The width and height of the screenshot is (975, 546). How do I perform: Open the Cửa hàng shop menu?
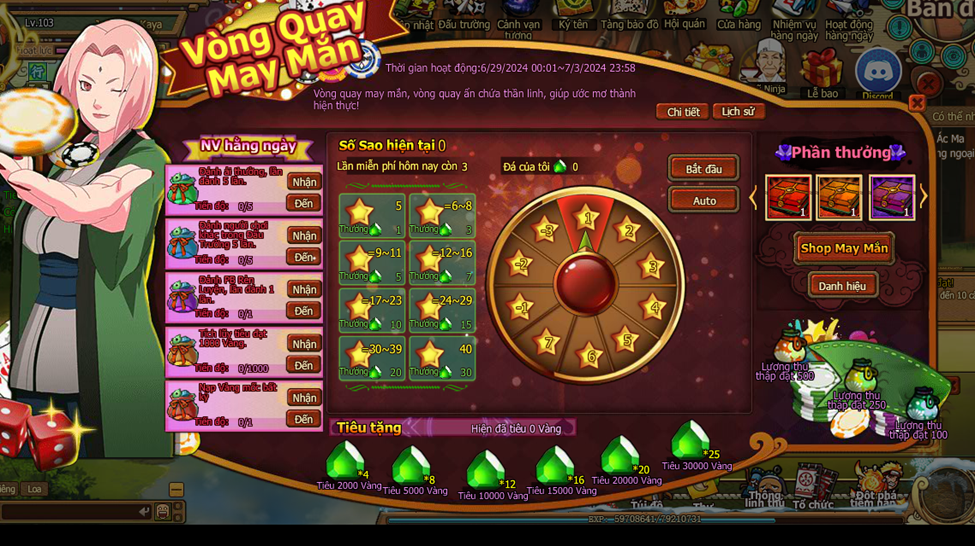pos(738,15)
